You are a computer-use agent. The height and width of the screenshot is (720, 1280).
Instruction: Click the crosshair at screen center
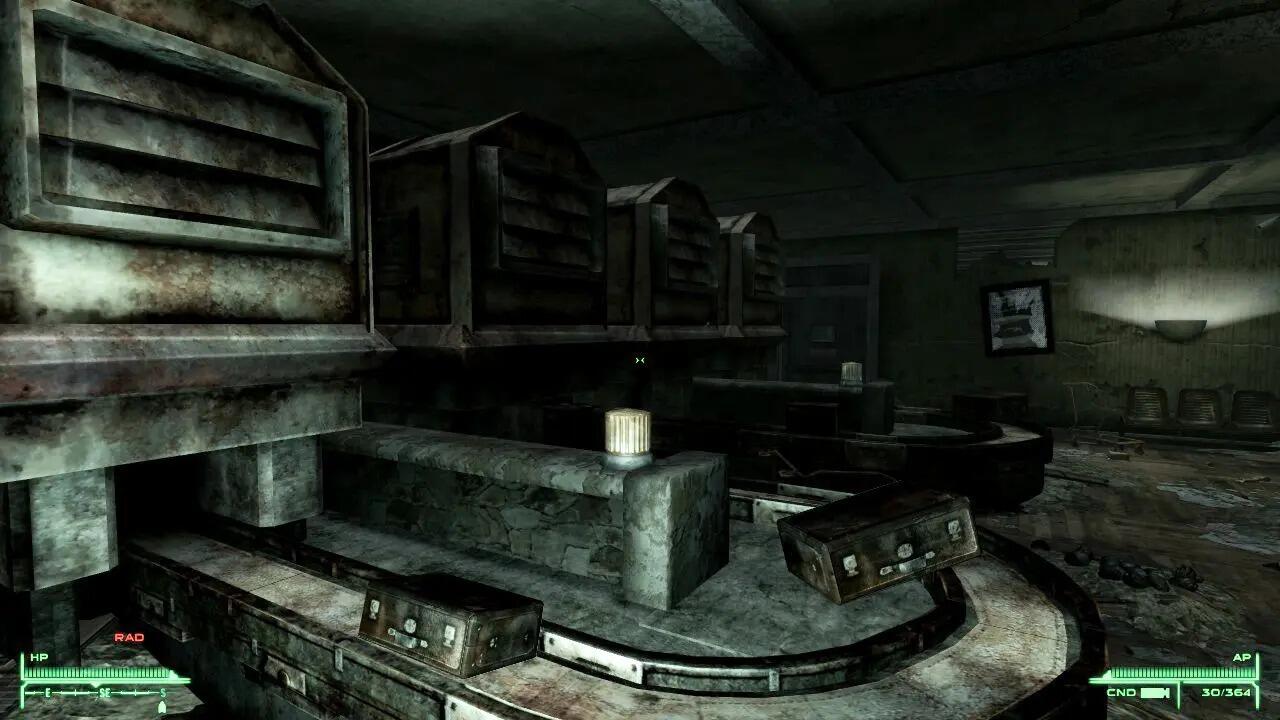click(x=638, y=361)
